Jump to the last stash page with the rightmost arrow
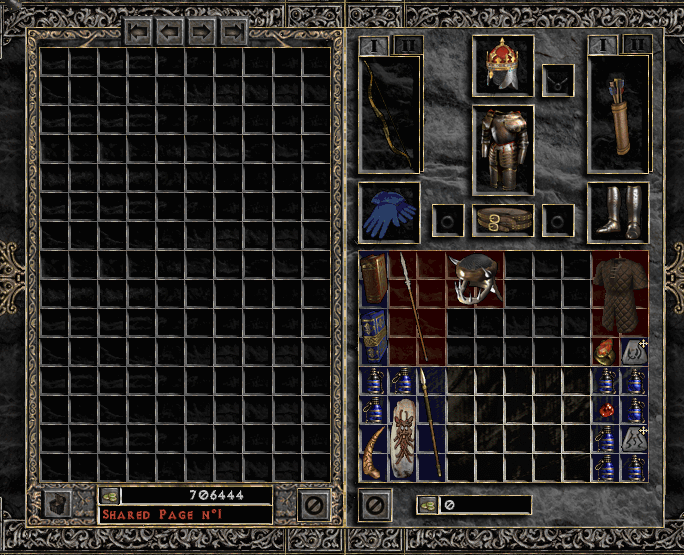Image resolution: width=684 pixels, height=555 pixels. pos(235,32)
